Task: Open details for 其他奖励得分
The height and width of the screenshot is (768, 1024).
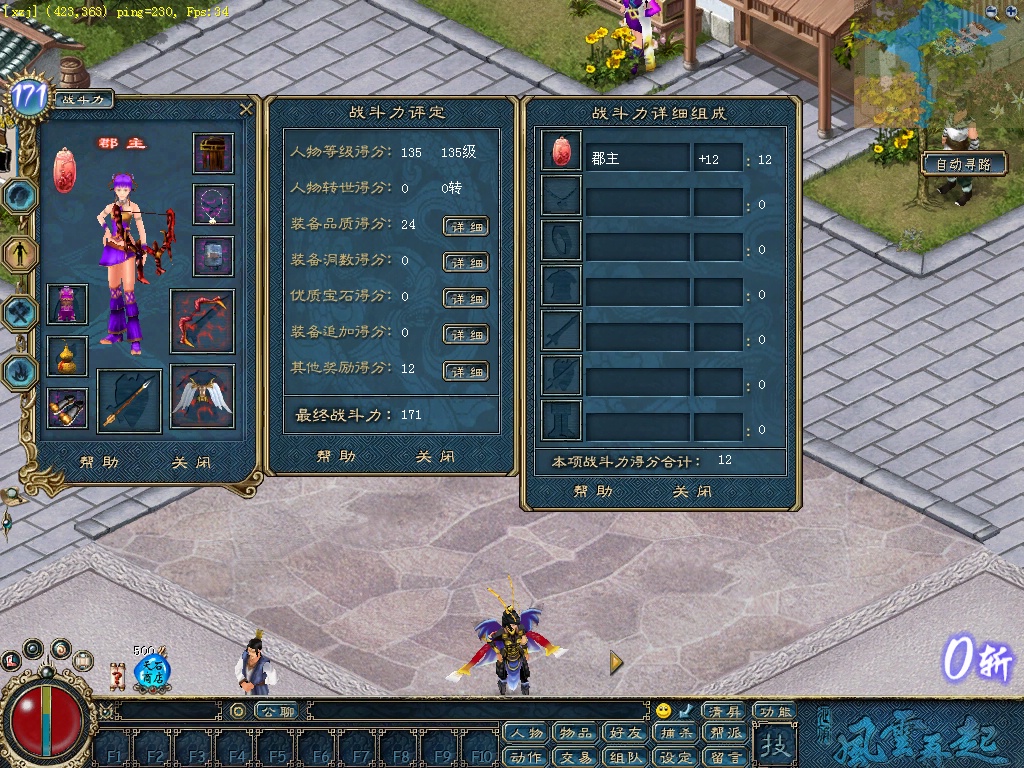Action: pos(465,371)
